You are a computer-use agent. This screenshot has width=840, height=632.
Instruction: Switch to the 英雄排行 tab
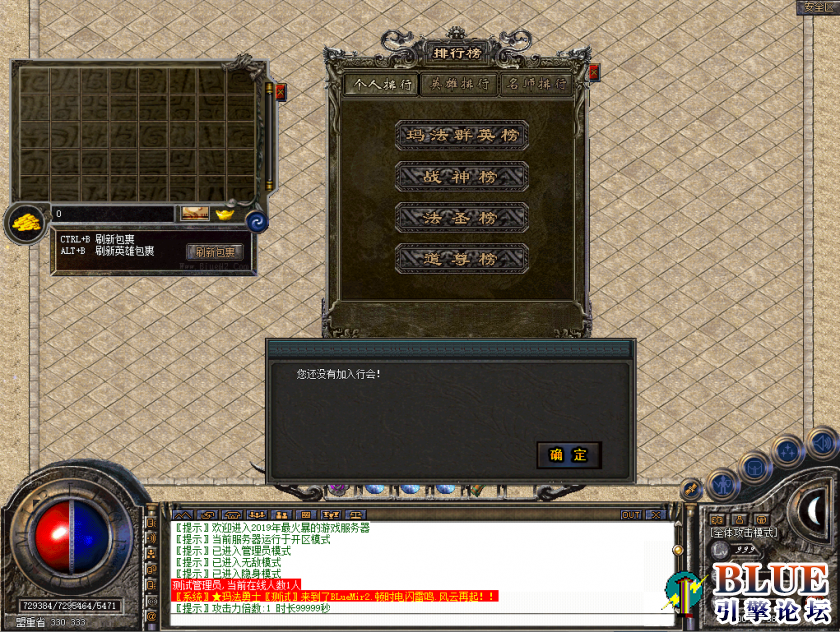click(x=459, y=85)
